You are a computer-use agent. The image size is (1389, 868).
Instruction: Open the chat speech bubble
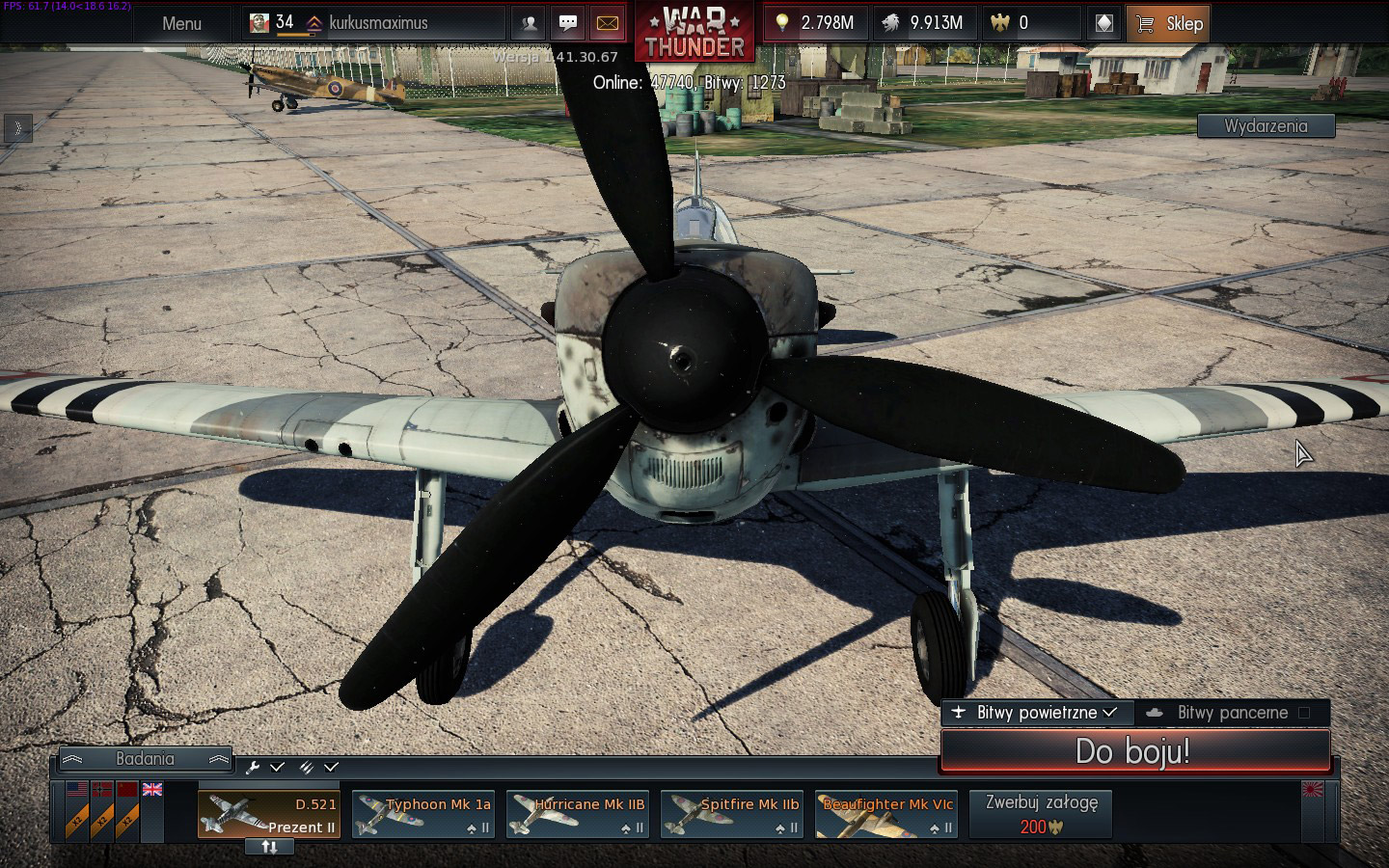[568, 23]
